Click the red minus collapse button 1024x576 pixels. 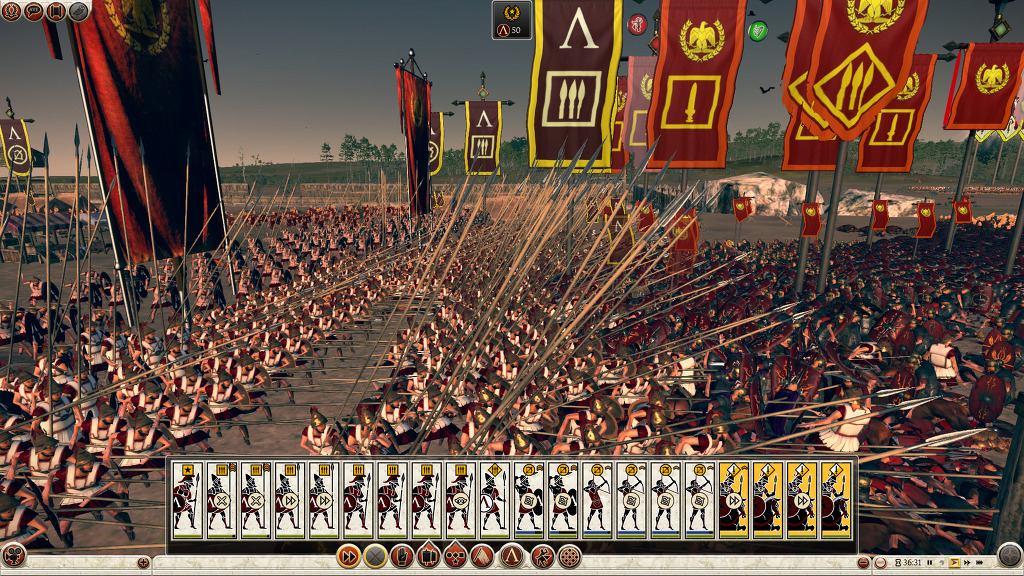(865, 563)
